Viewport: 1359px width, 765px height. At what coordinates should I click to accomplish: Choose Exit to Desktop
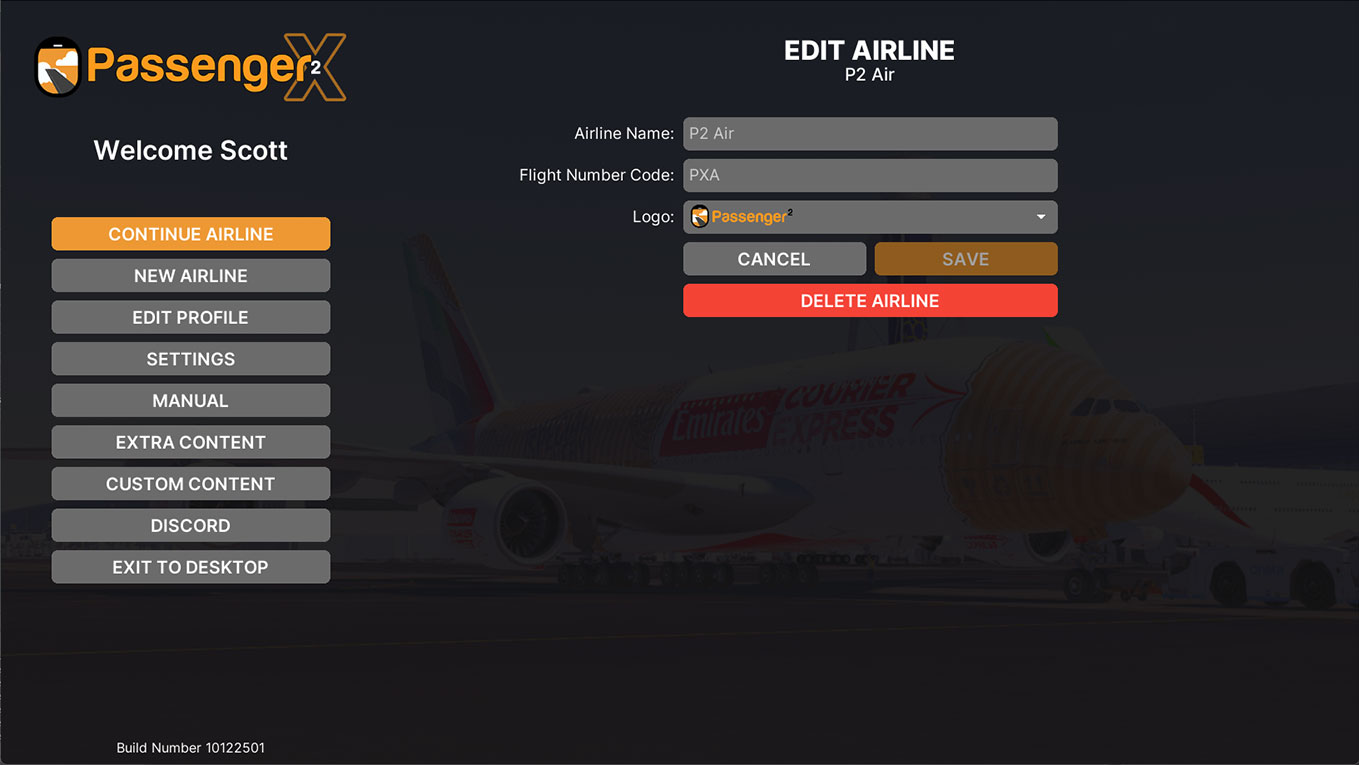190,567
